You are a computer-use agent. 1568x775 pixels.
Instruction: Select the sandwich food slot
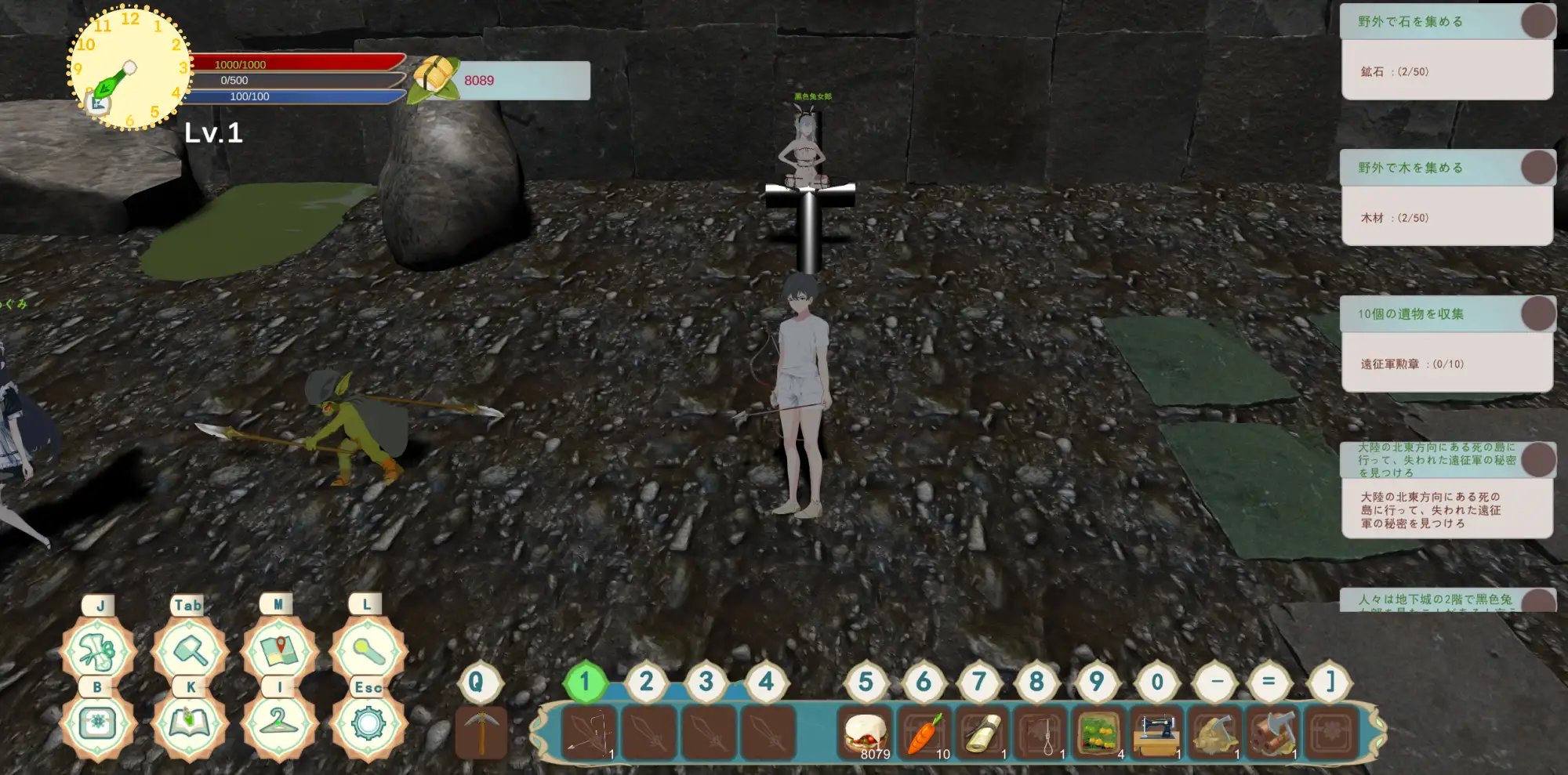coord(865,733)
